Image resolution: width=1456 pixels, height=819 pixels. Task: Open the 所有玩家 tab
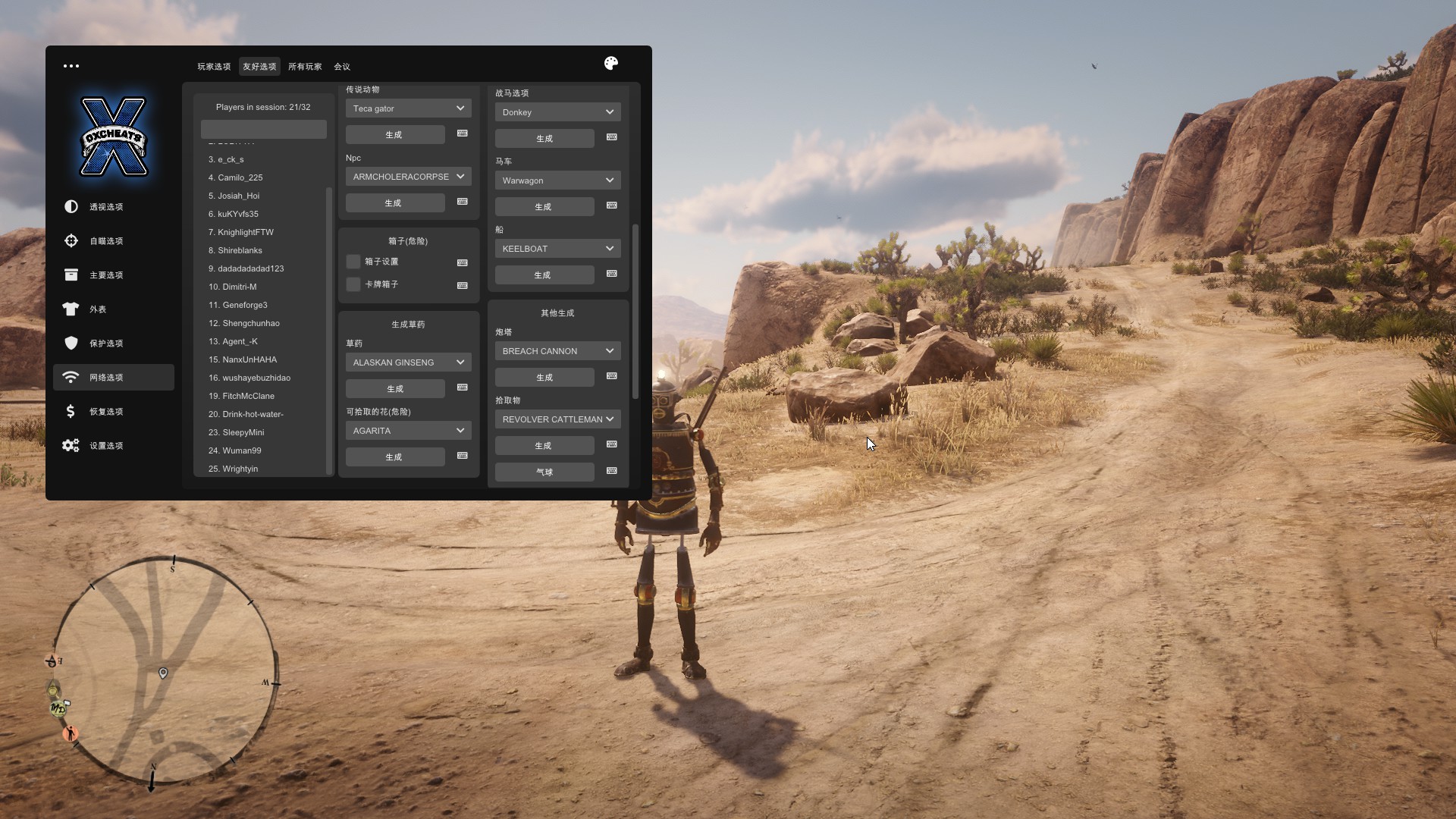click(305, 67)
